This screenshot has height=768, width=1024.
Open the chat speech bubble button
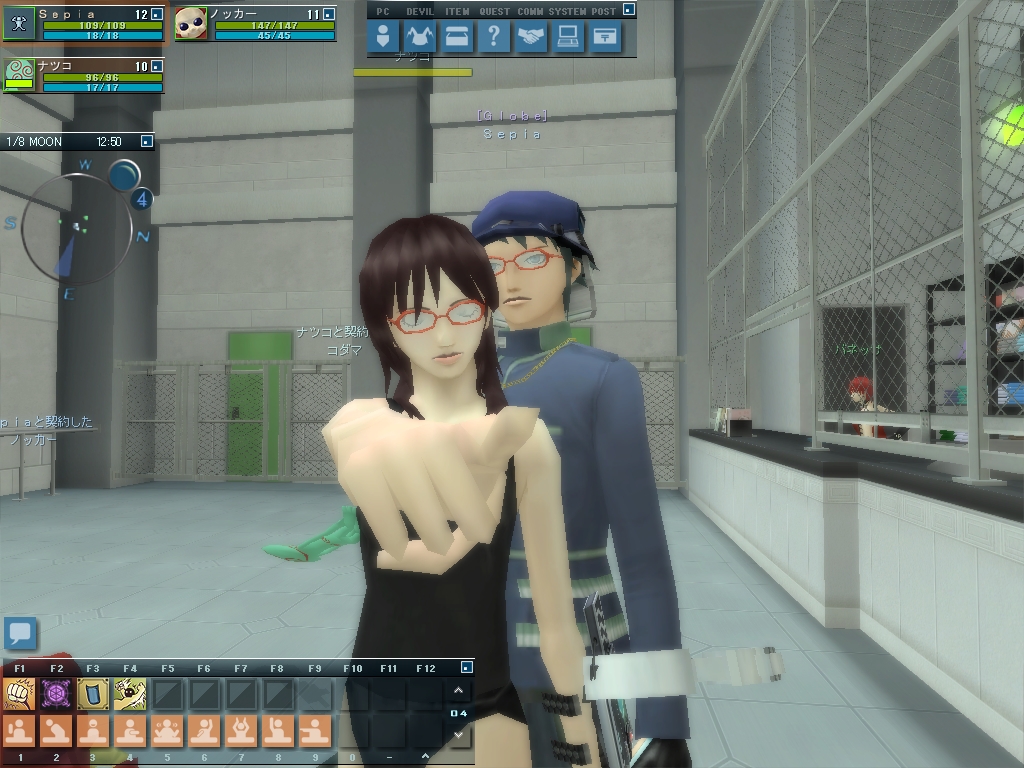[x=20, y=633]
